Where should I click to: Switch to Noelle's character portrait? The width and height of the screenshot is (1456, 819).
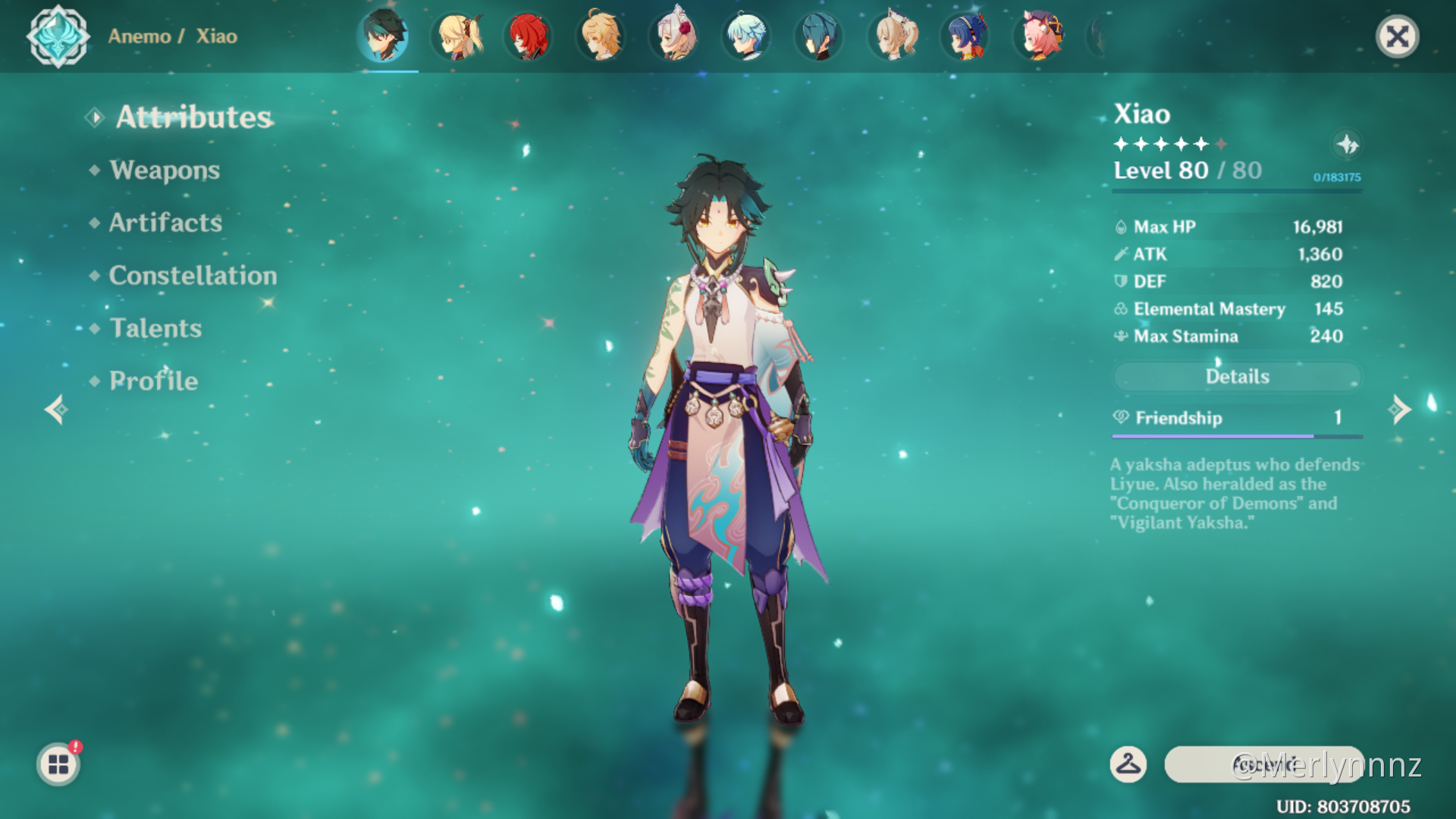(x=673, y=36)
